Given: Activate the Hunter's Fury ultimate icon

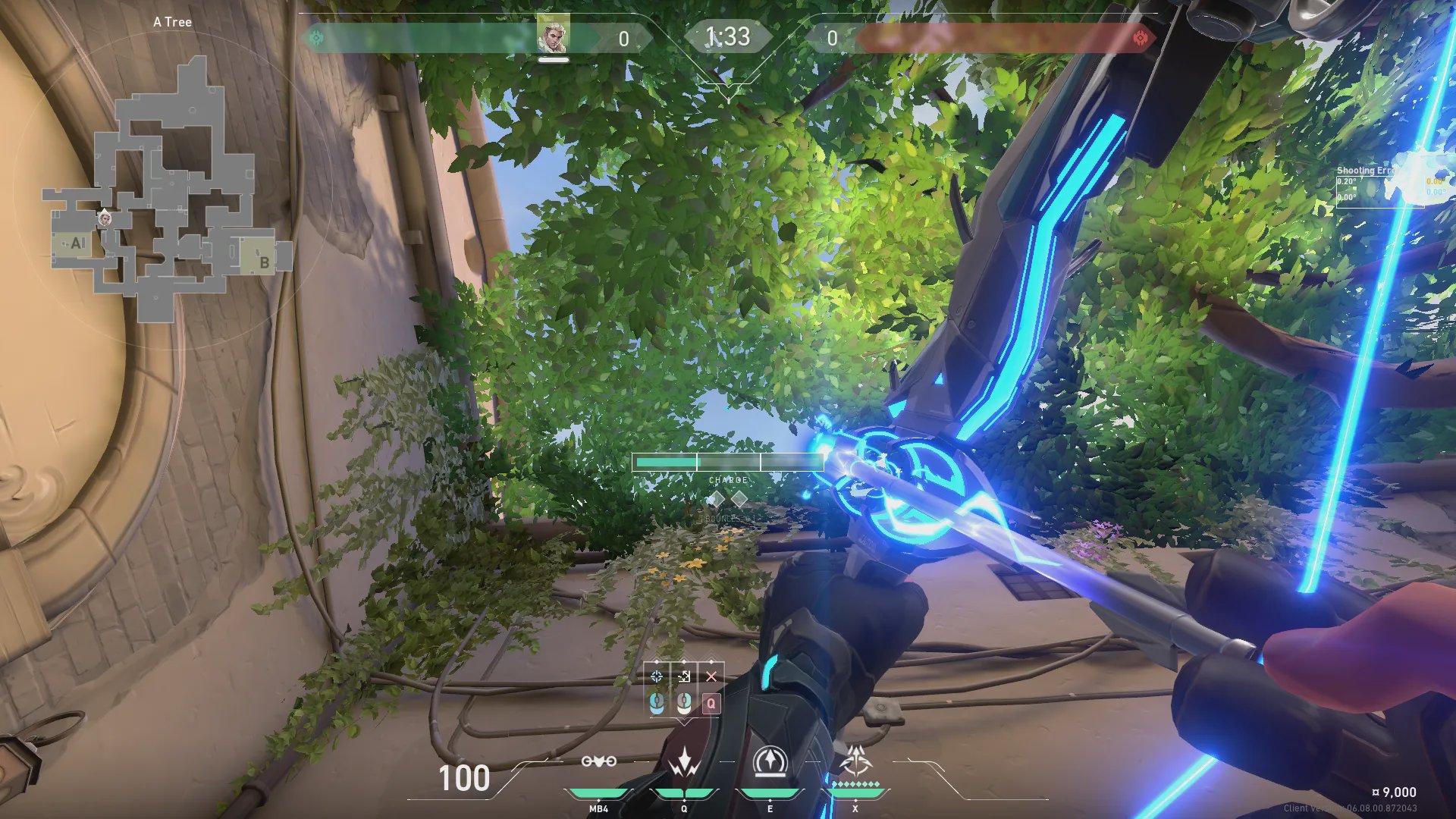Looking at the screenshot, I should point(856,761).
